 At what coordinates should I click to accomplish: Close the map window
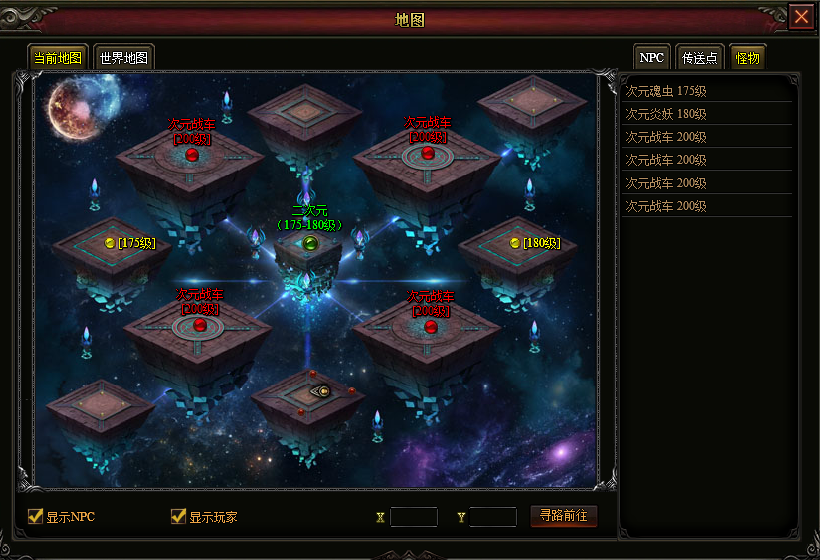pyautogui.click(x=801, y=17)
